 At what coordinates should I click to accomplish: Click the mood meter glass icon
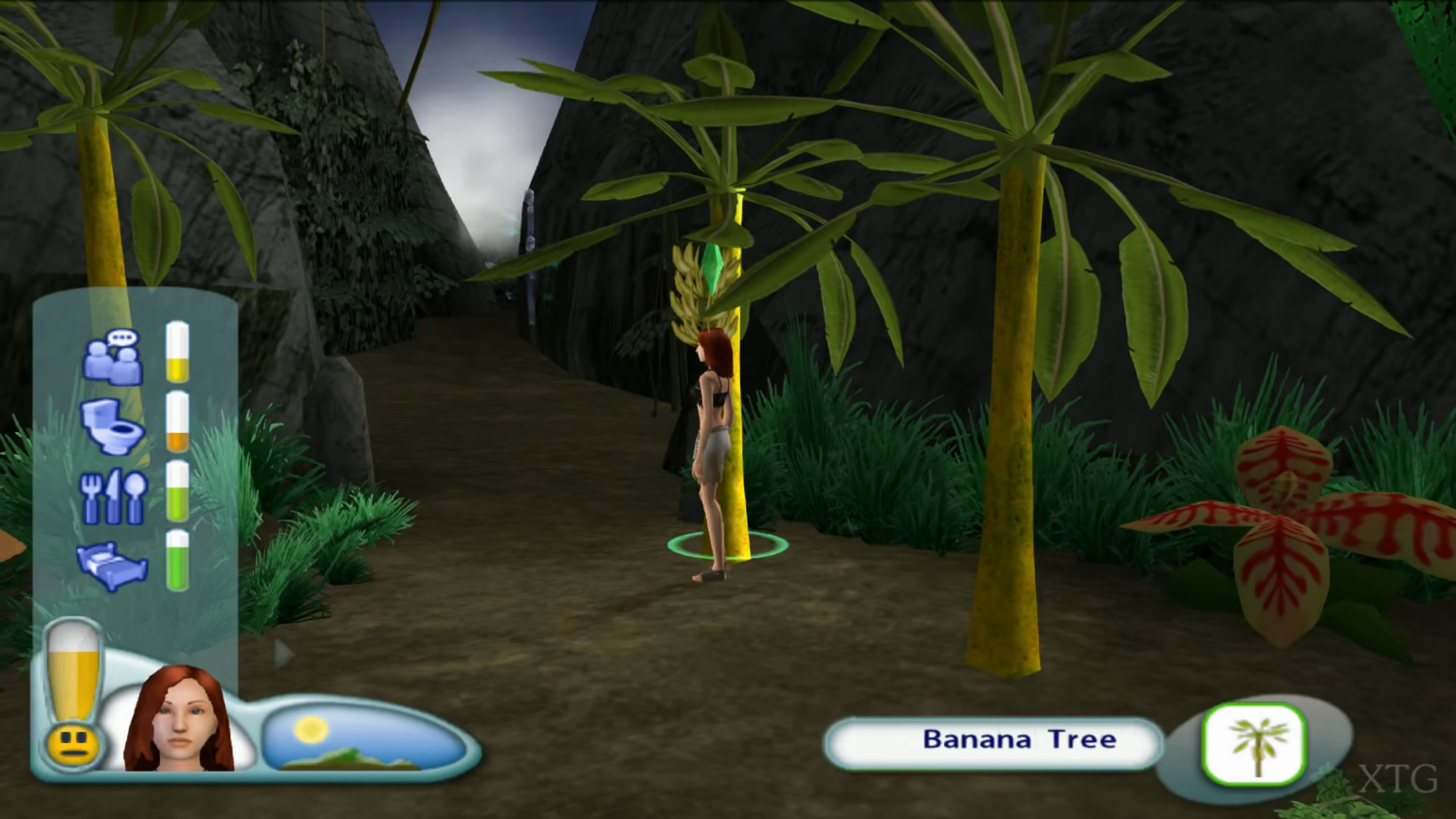click(x=74, y=668)
